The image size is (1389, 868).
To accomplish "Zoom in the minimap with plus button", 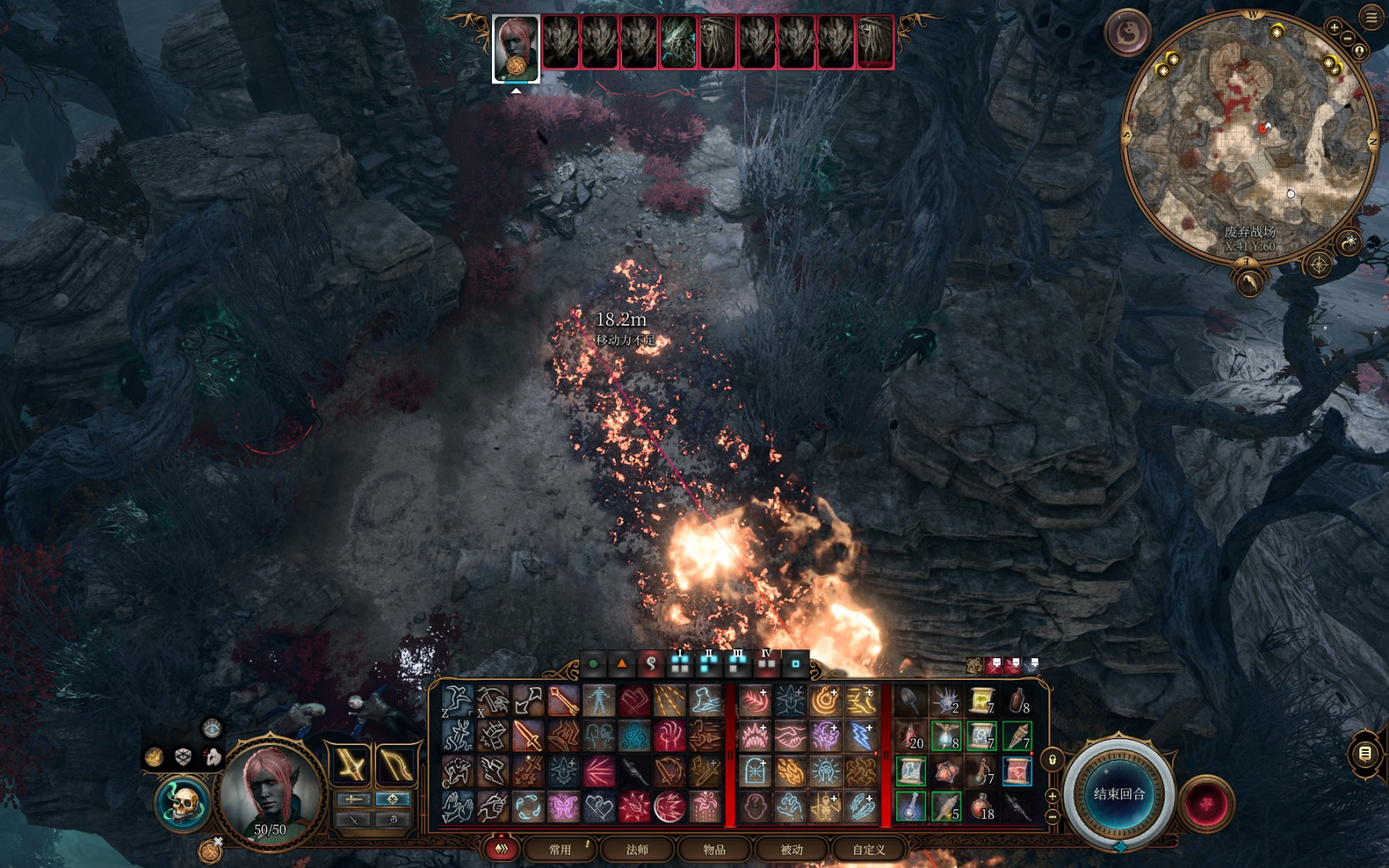I will pos(1334,28).
